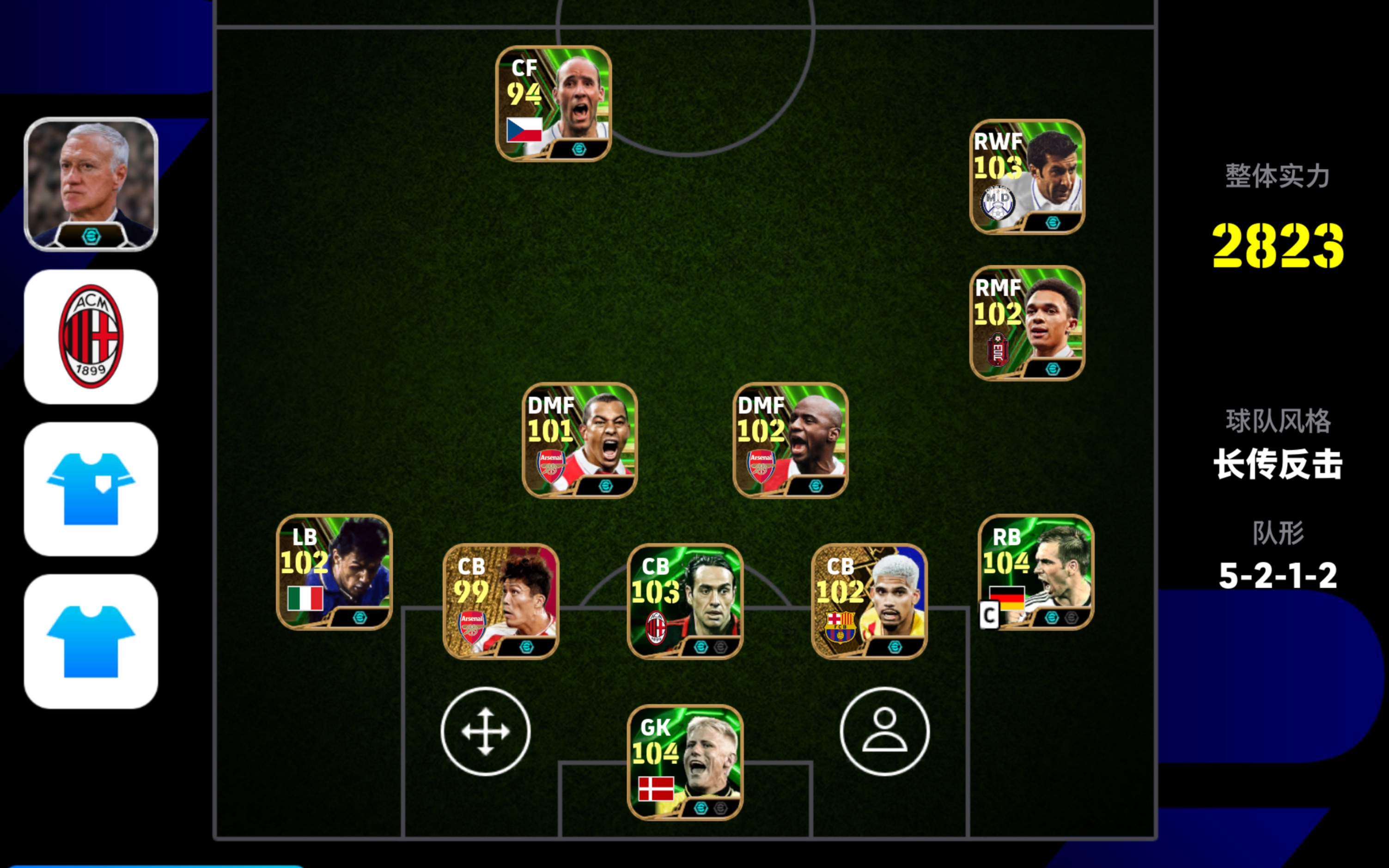The image size is (1389, 868).
Task: Open the player silhouette circle button
Action: (x=884, y=731)
